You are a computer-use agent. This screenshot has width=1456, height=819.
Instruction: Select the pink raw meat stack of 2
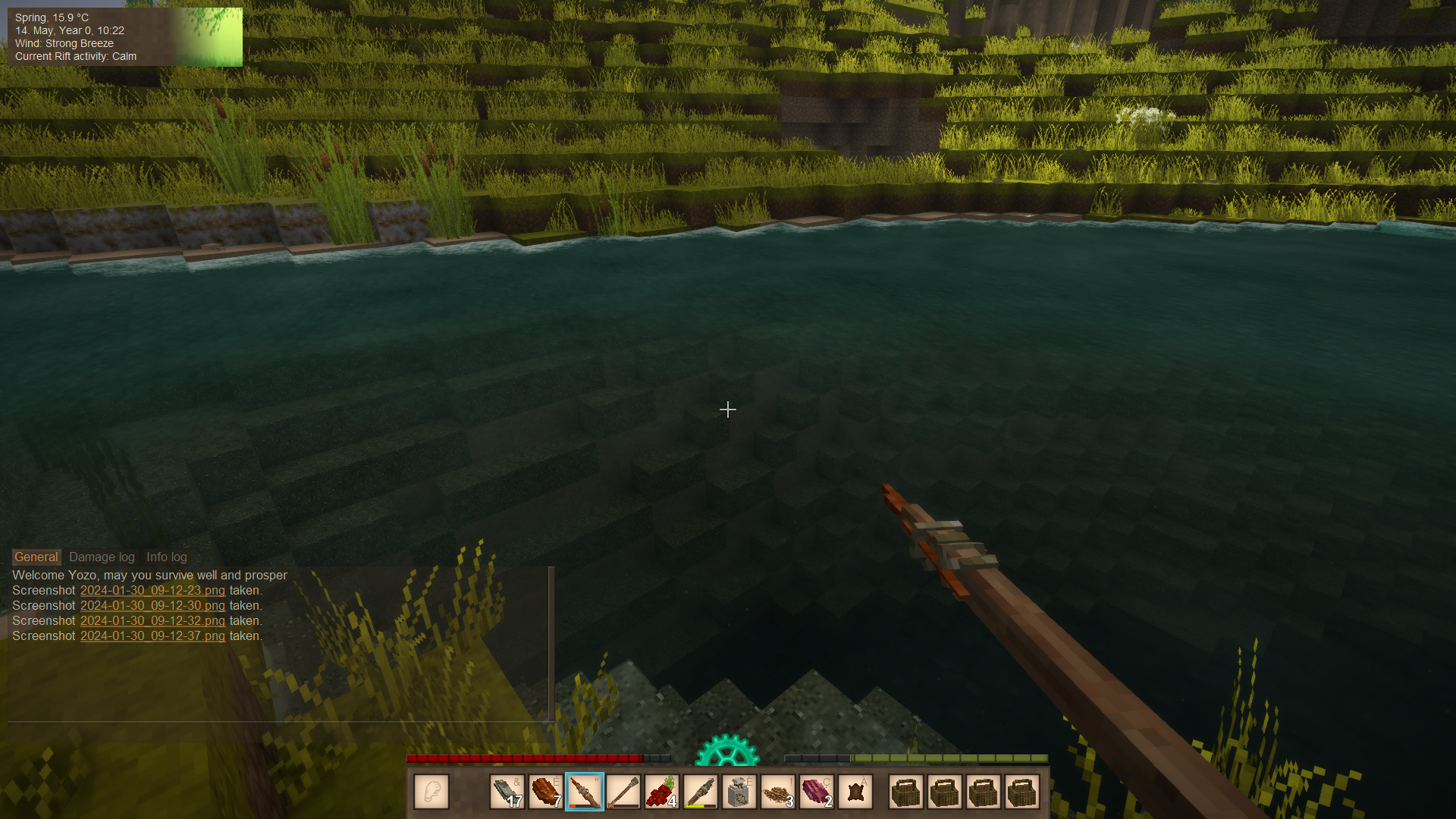(x=817, y=792)
